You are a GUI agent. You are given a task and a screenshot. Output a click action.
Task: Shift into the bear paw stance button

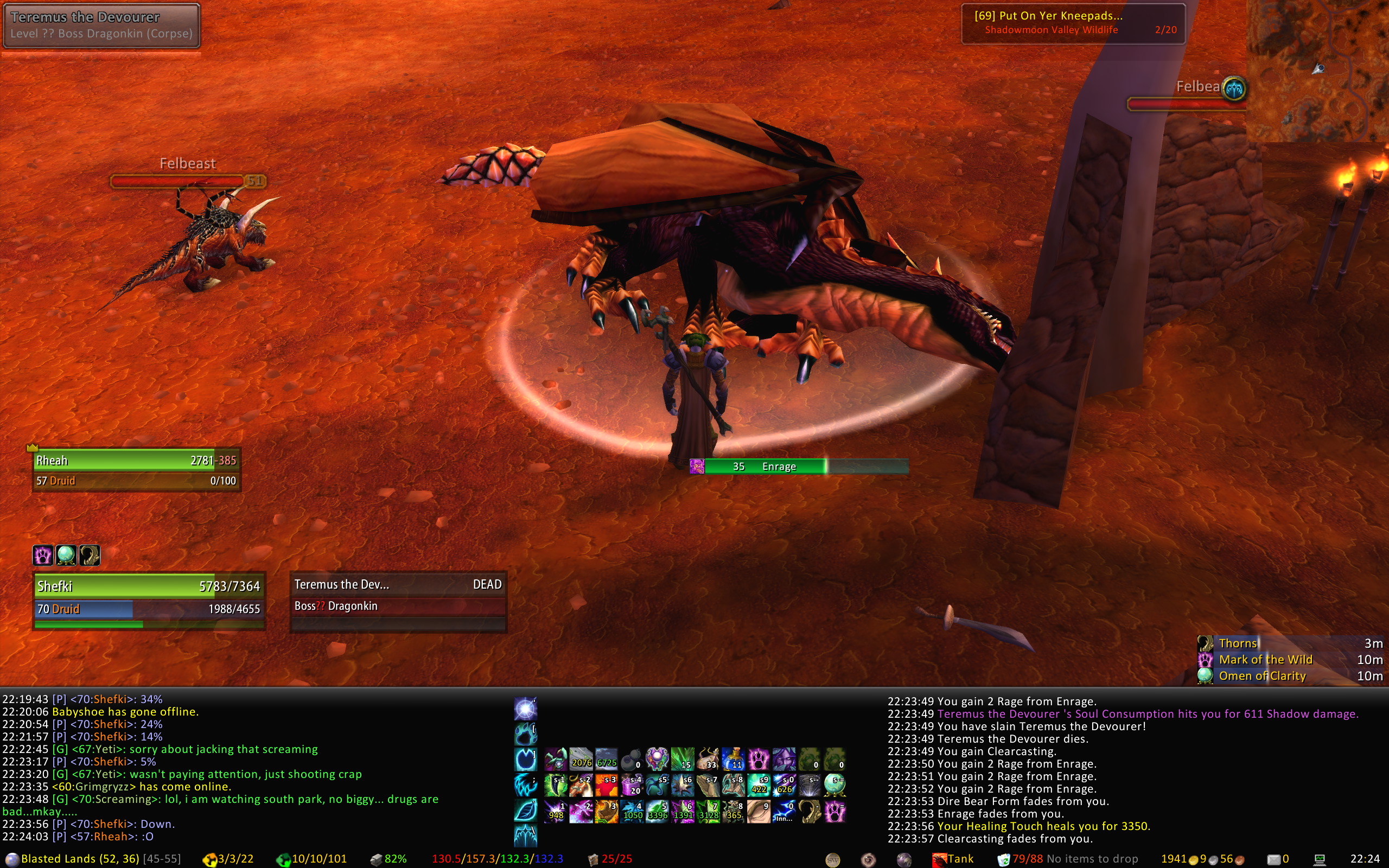click(x=525, y=734)
